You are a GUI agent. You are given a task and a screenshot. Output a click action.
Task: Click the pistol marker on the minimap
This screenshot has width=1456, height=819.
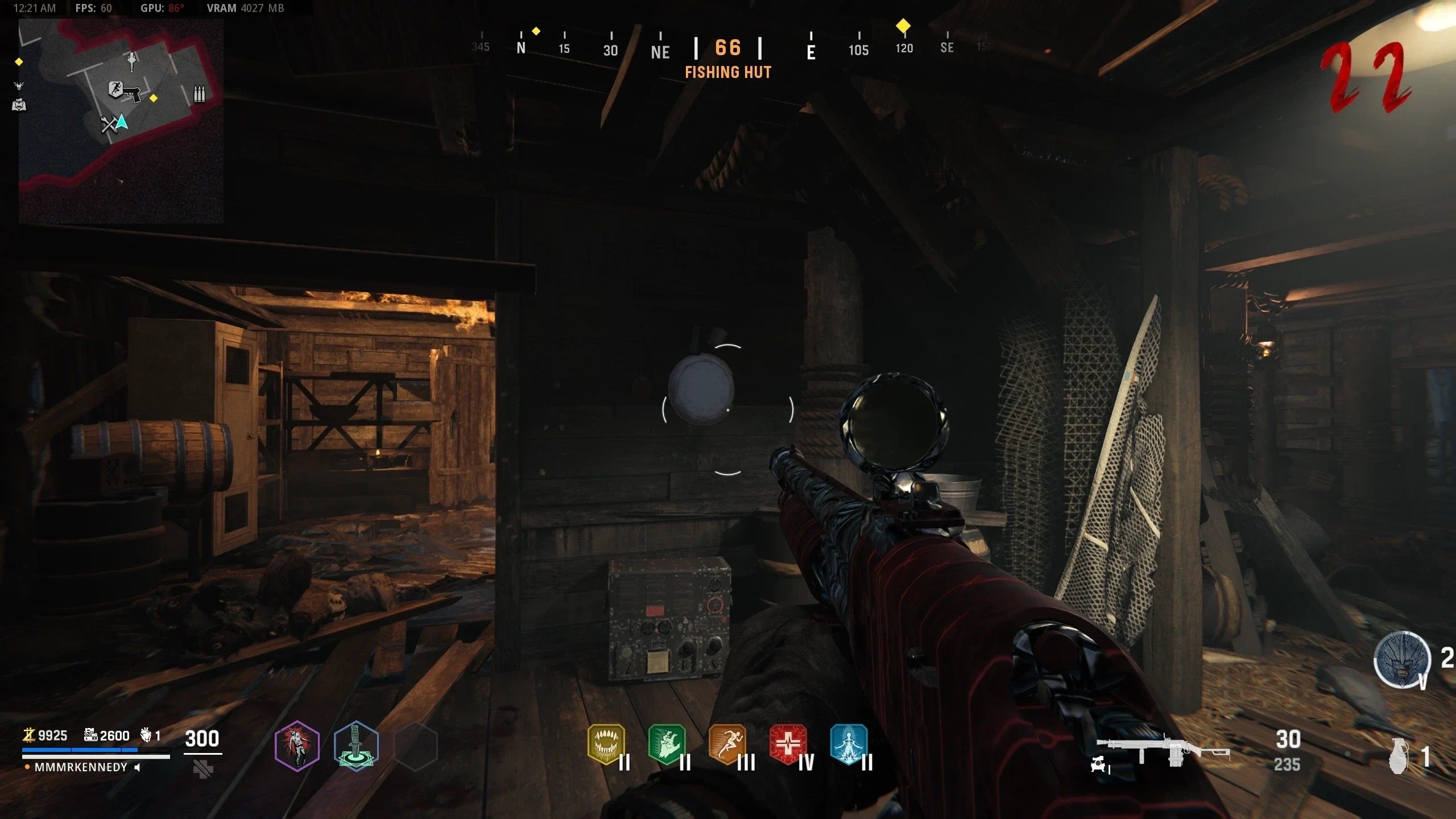tap(133, 93)
